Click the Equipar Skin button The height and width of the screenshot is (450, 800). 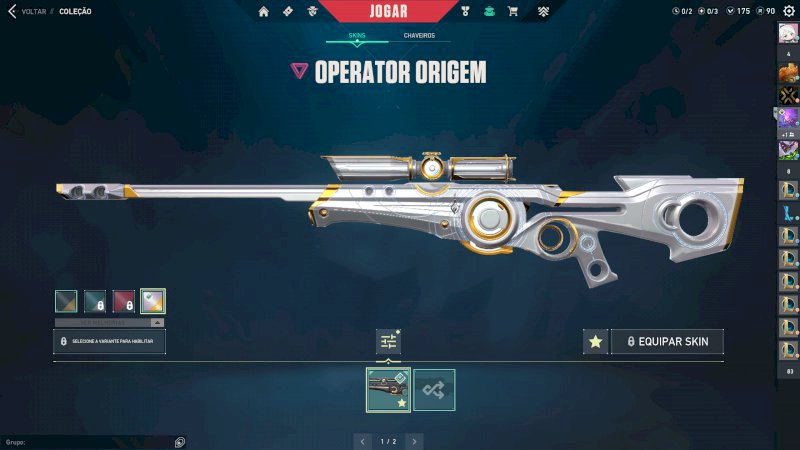coord(667,342)
